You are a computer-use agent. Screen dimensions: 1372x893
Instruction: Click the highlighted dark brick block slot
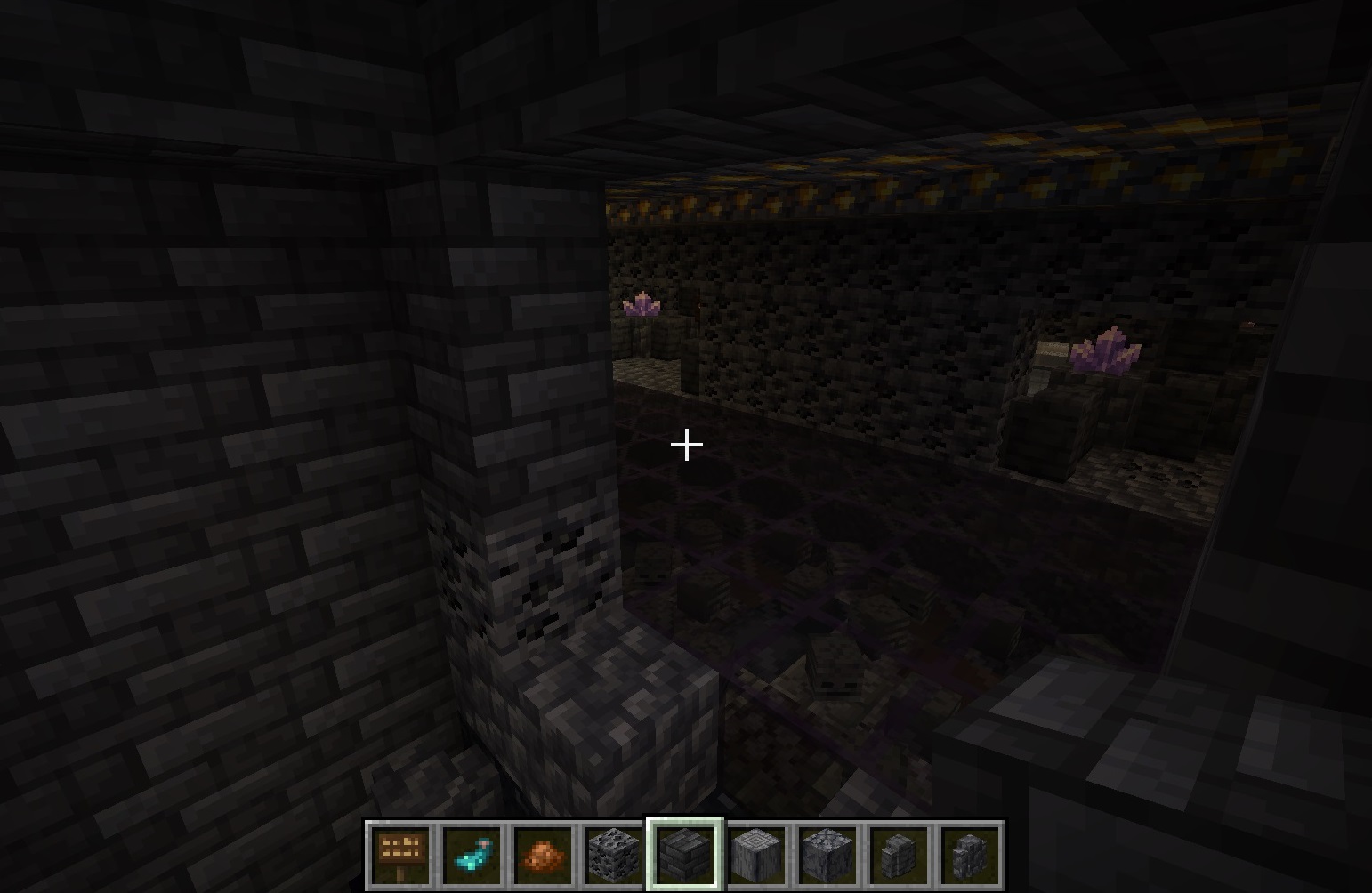pos(685,855)
